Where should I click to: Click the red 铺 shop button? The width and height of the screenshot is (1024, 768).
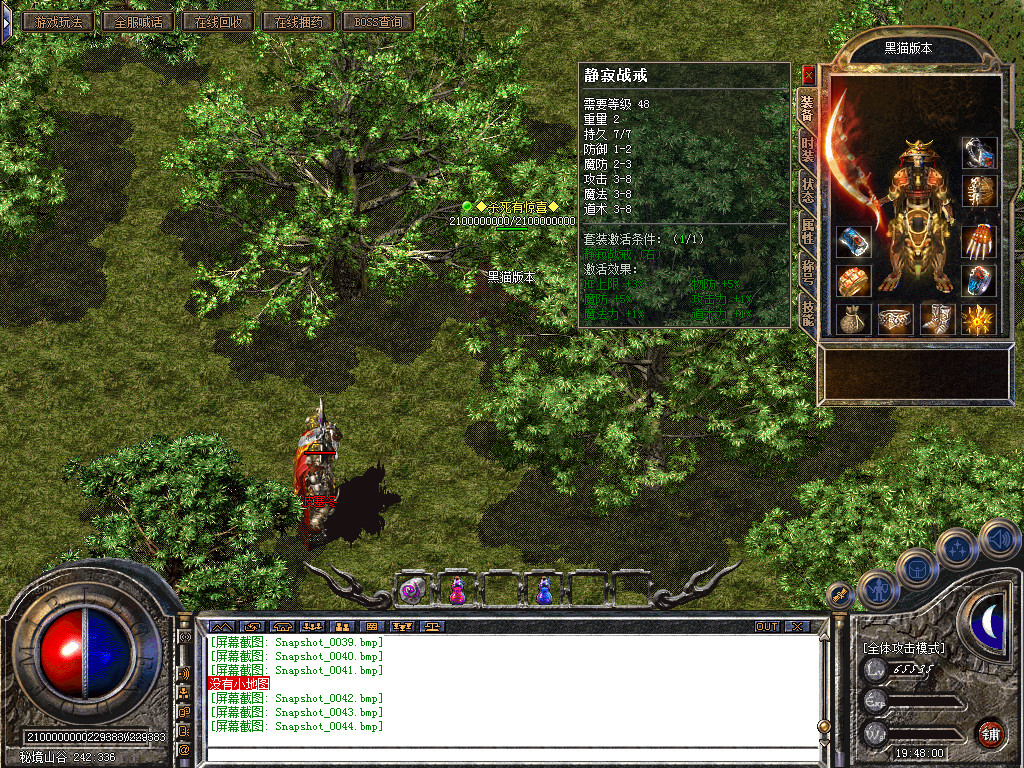click(990, 733)
